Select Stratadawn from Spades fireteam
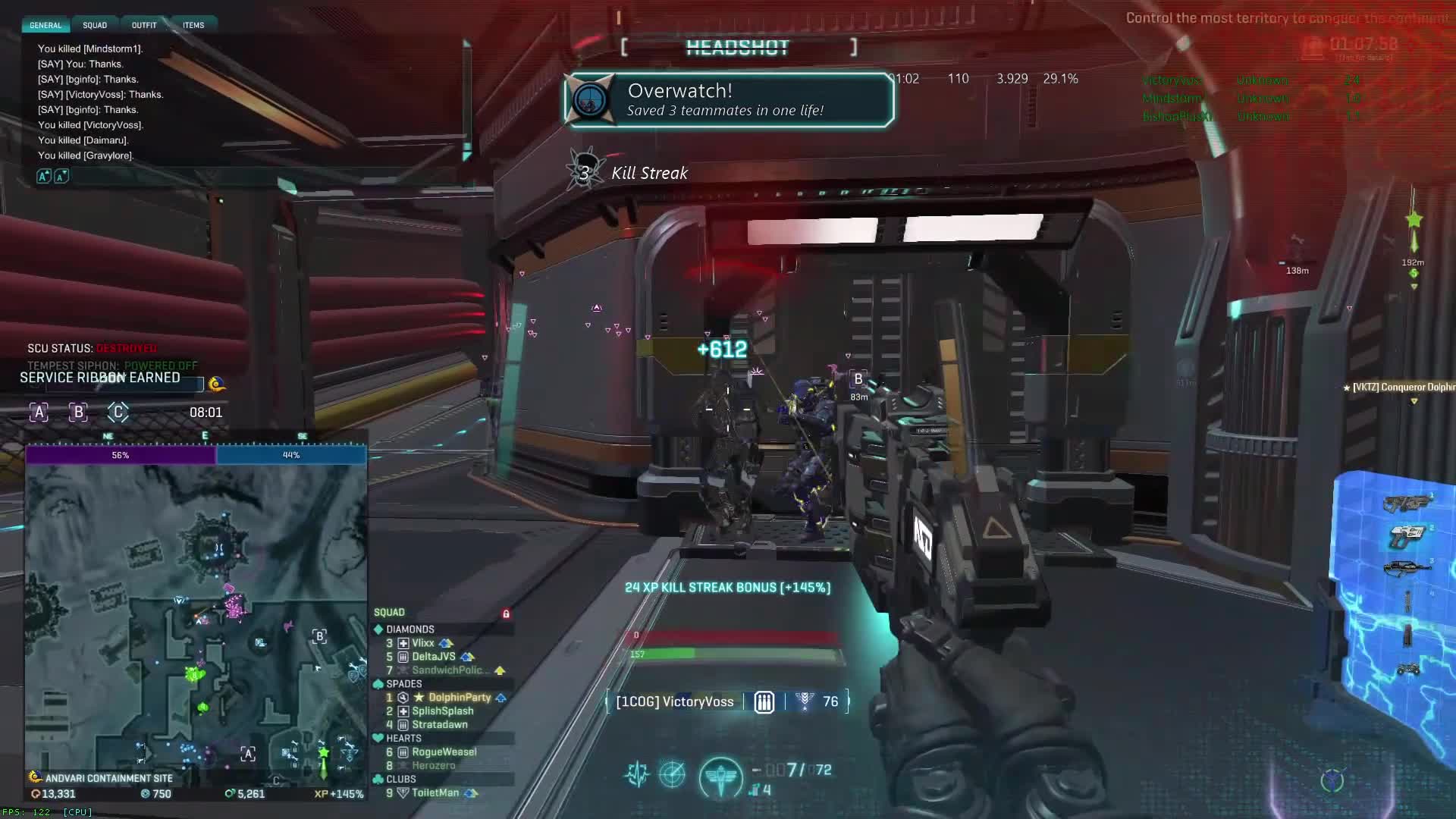 pos(439,725)
